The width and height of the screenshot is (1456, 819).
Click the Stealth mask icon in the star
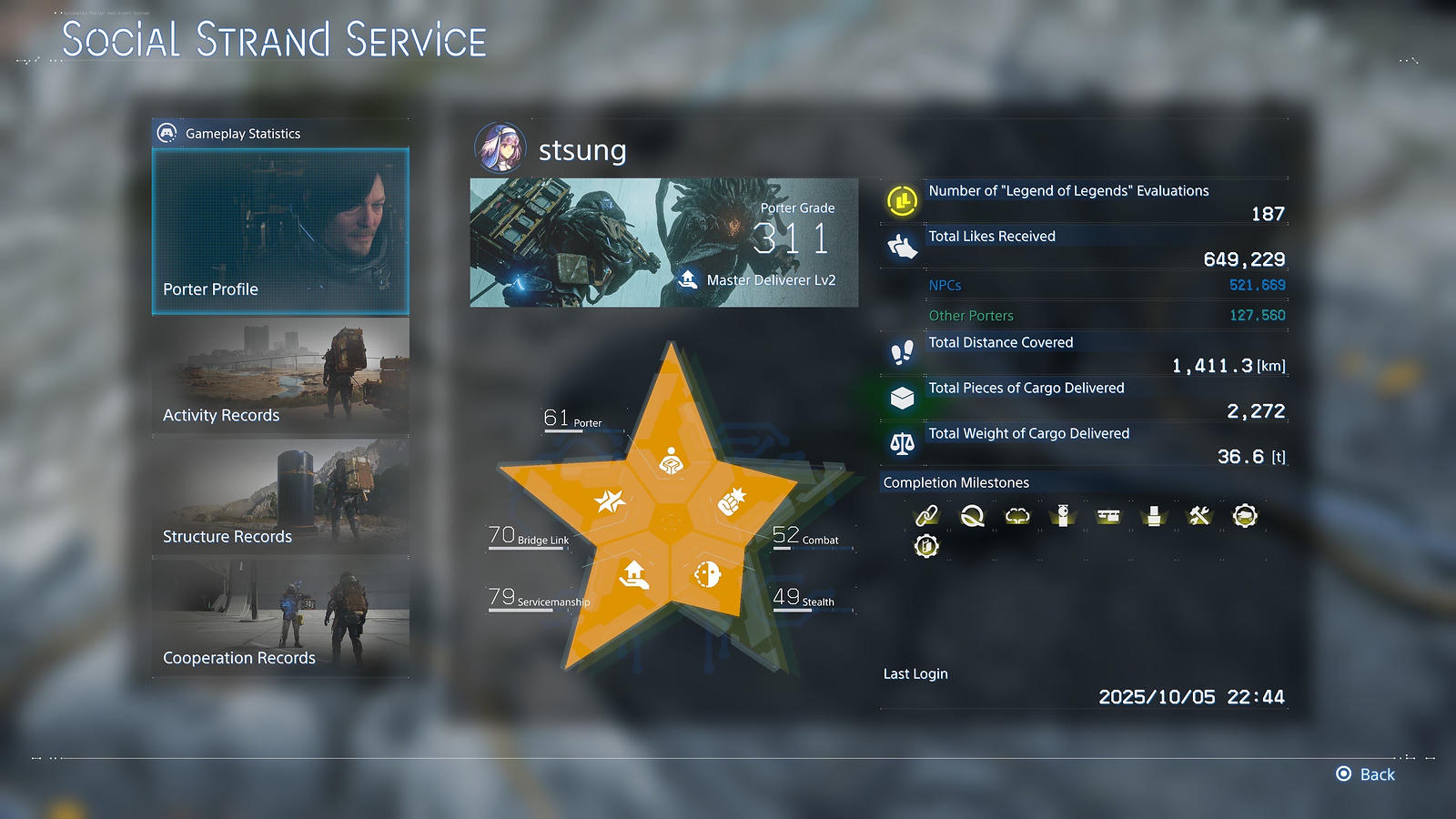[707, 574]
